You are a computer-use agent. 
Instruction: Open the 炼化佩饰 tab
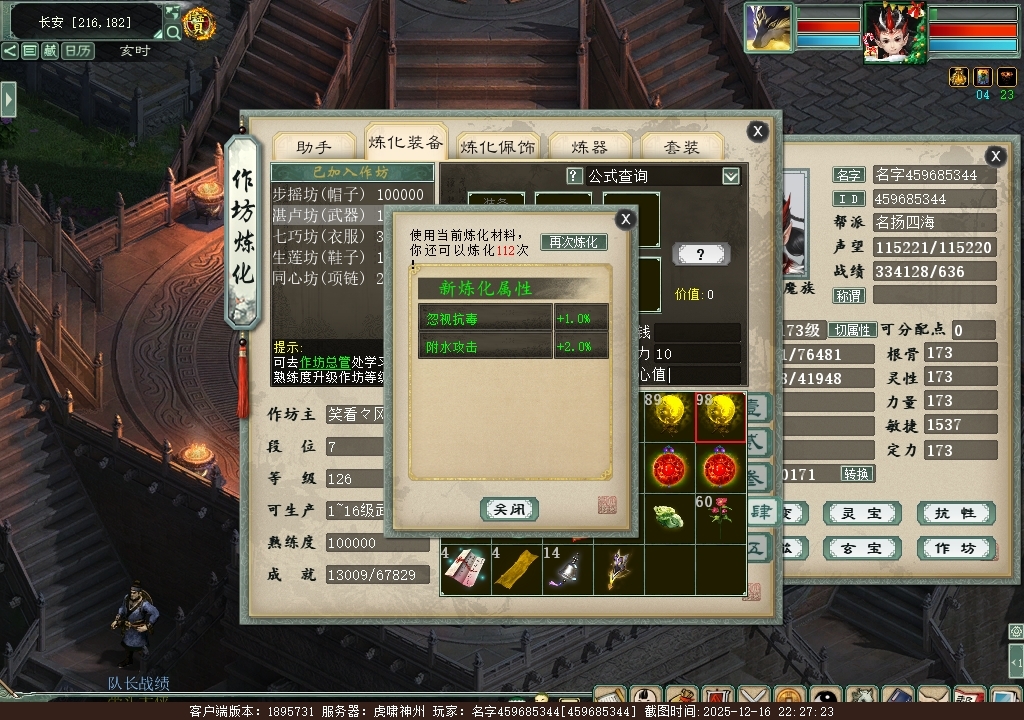pos(497,147)
